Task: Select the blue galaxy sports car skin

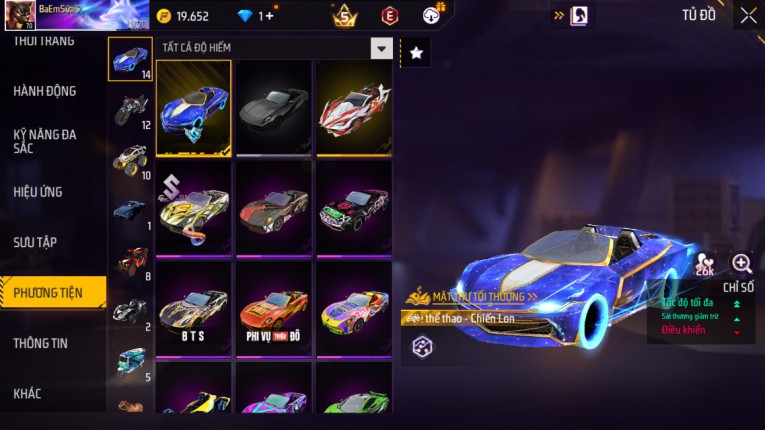Action: coord(194,108)
